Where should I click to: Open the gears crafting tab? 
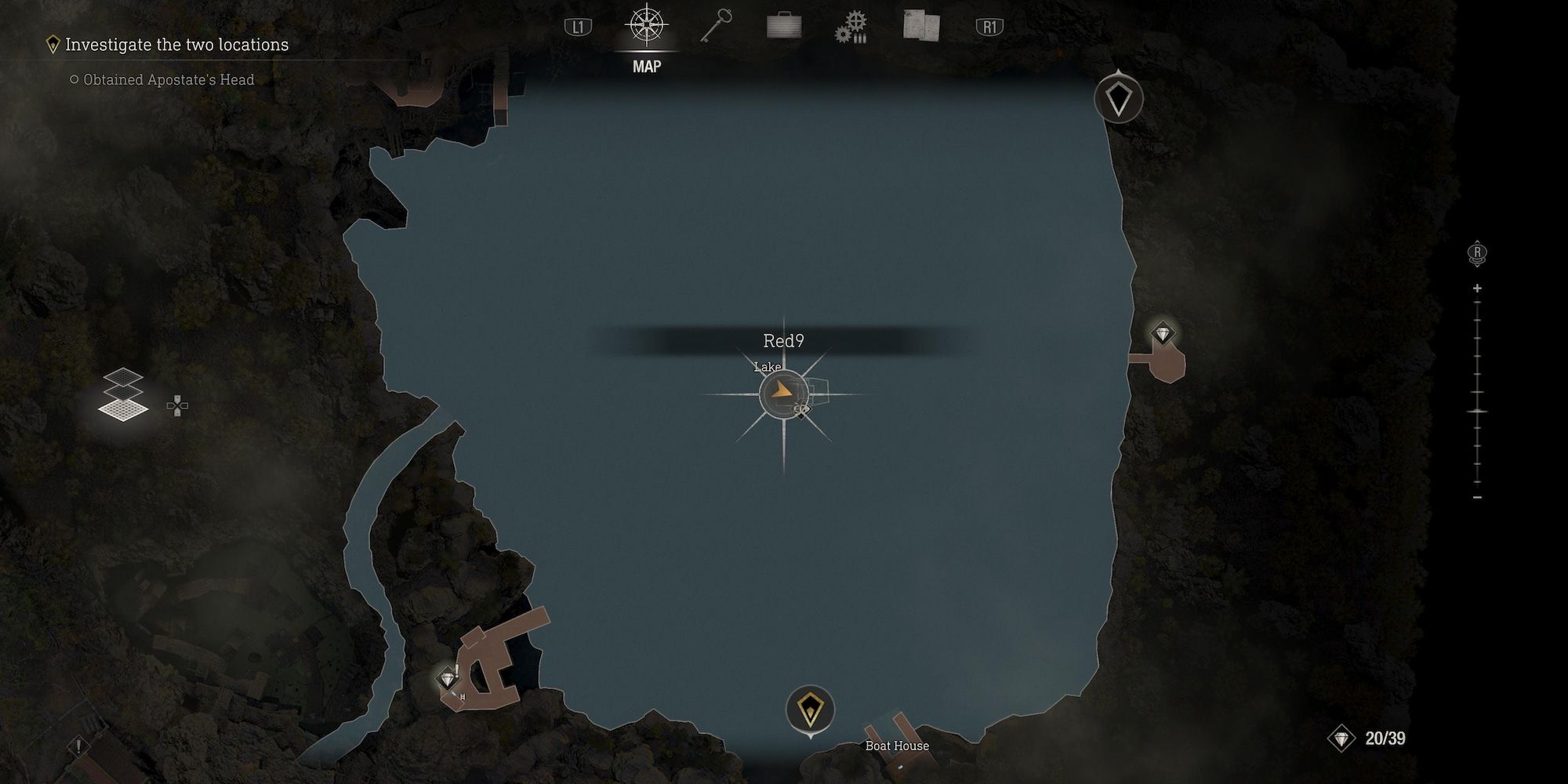coord(851,27)
